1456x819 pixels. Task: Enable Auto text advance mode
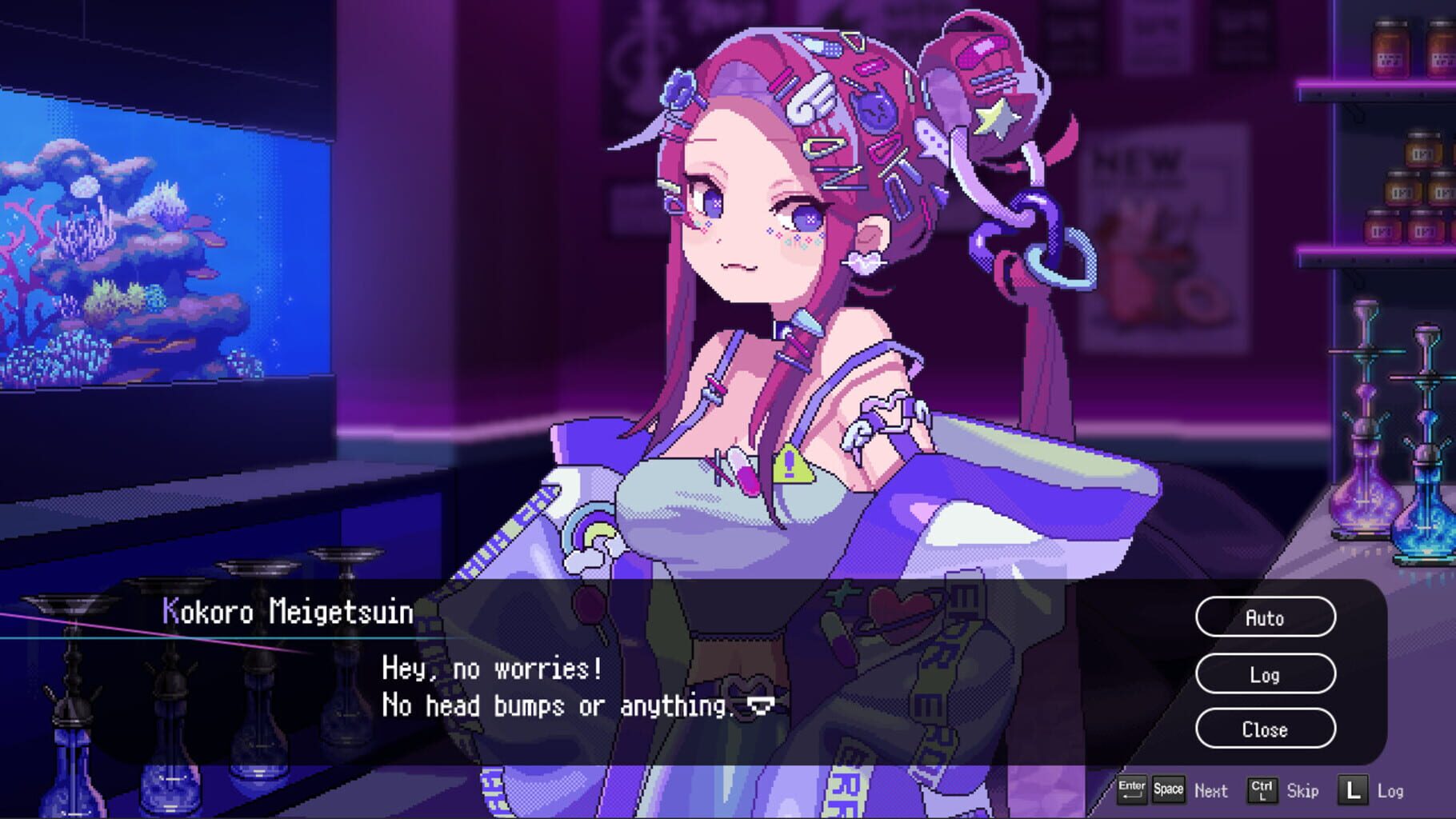coord(1264,617)
